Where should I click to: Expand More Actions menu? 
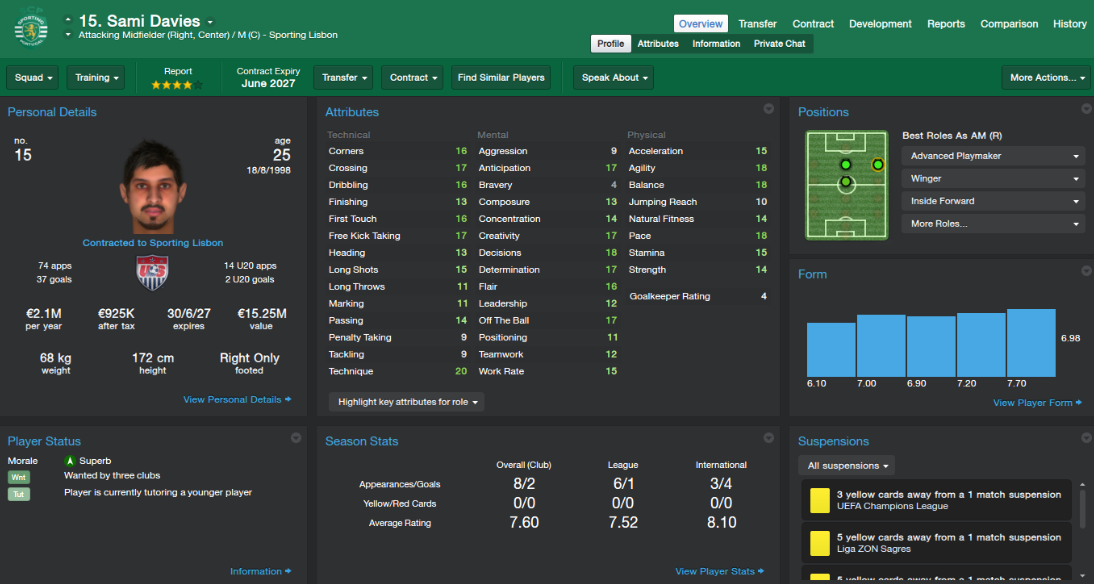[x=1047, y=78]
